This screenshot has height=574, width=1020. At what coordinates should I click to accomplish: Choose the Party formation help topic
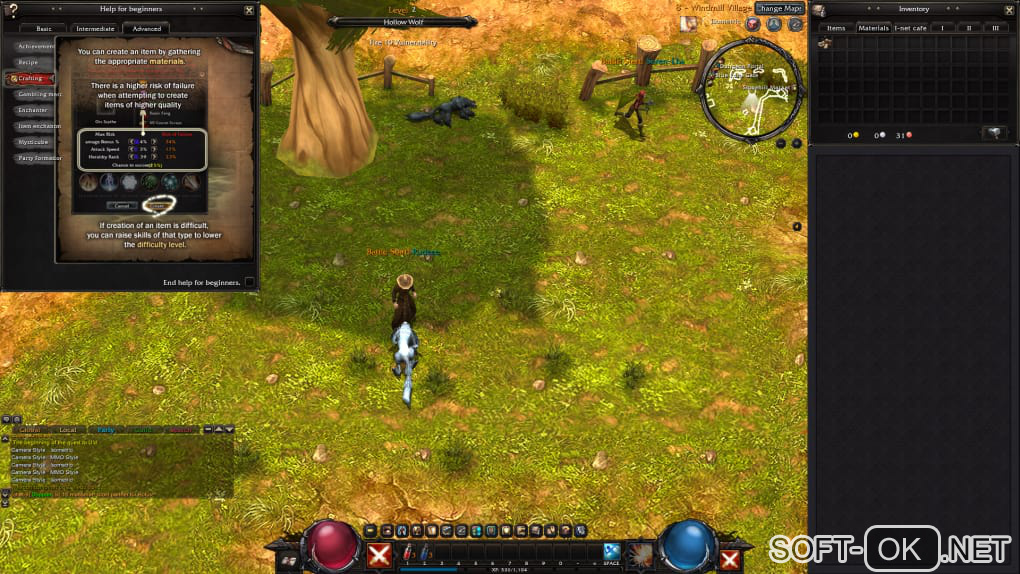coord(38,158)
